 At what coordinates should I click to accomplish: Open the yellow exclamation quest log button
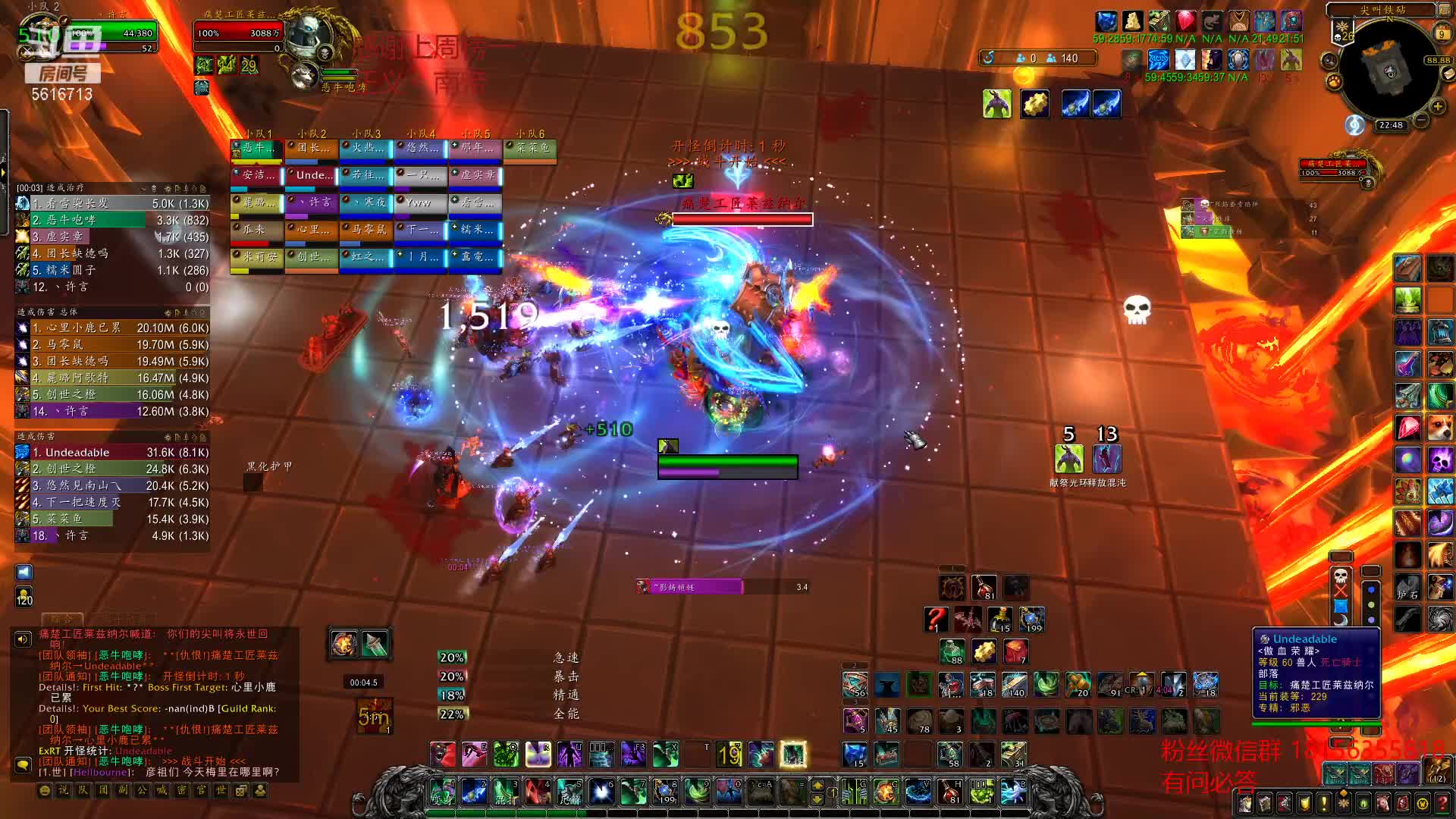coord(1324,803)
